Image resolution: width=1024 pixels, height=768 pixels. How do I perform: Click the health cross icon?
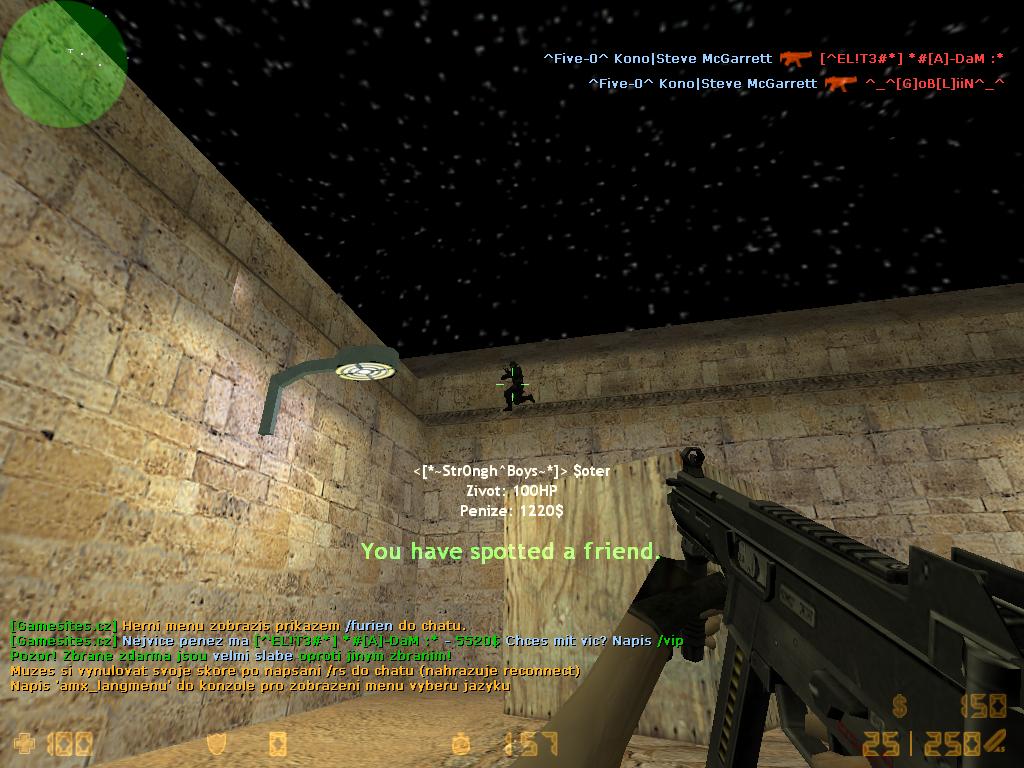click(x=23, y=743)
